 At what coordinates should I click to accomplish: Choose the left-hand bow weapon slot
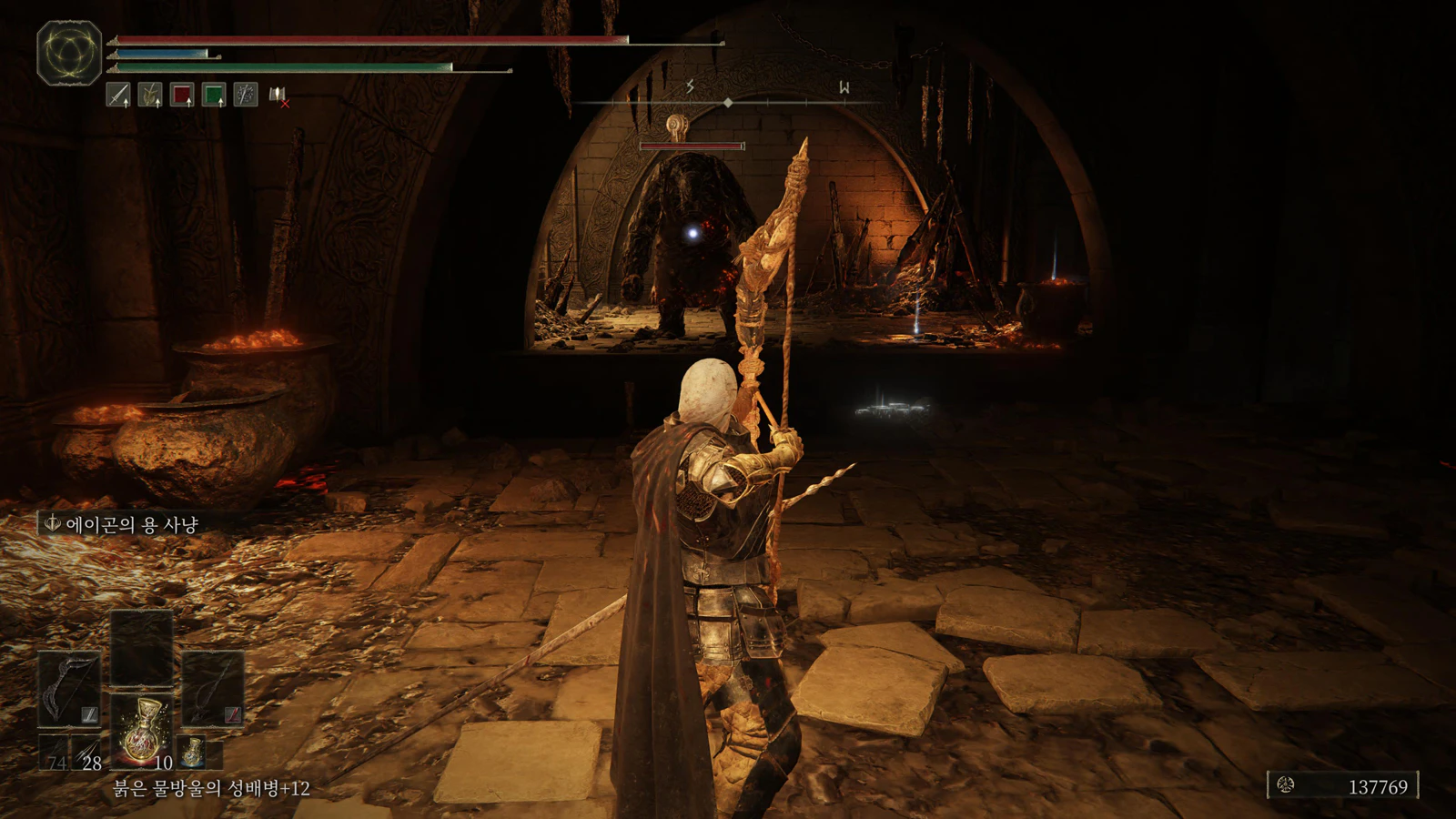pyautogui.click(x=69, y=689)
